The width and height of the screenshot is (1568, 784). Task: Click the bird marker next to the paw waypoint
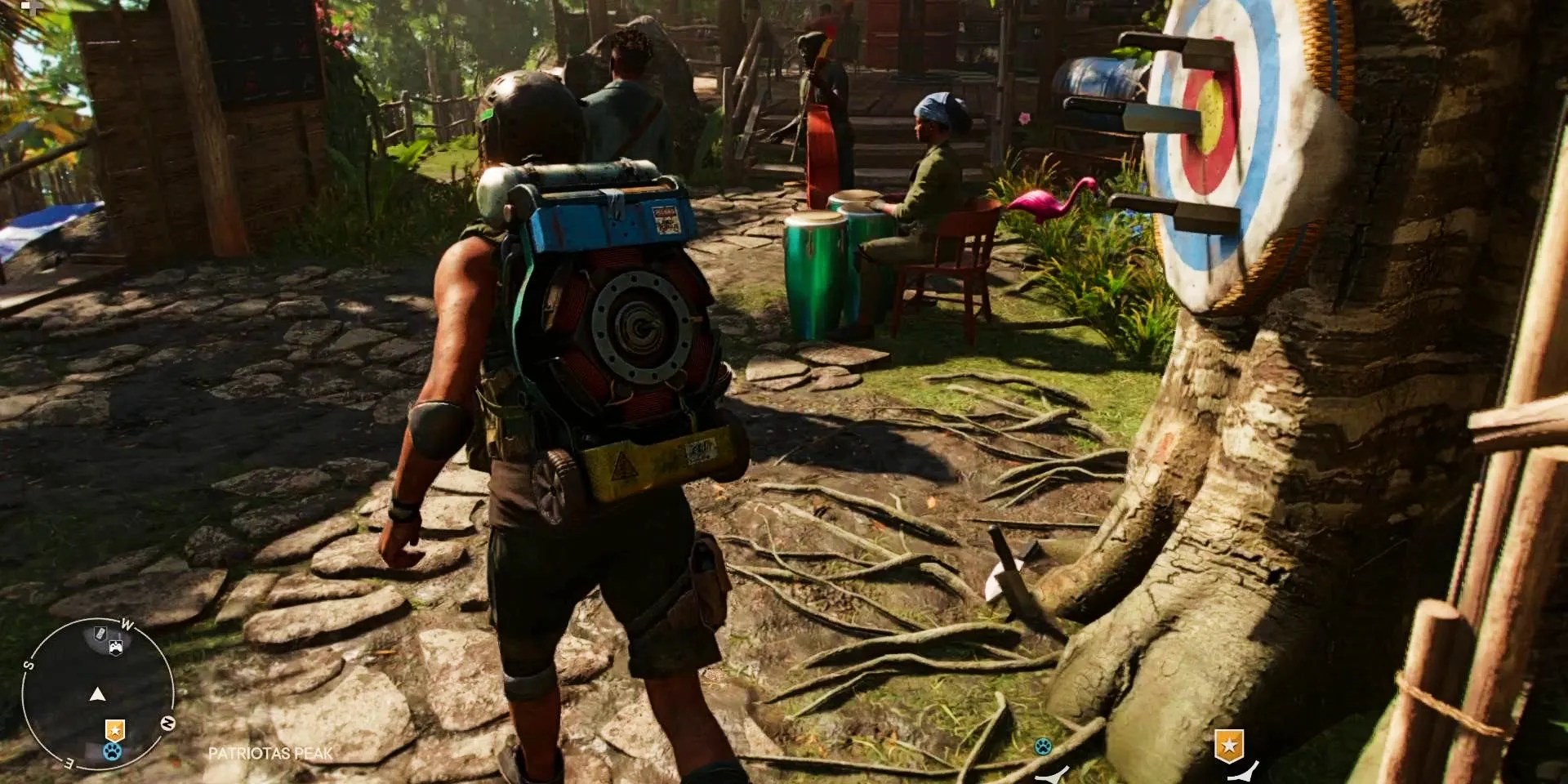(x=1053, y=776)
